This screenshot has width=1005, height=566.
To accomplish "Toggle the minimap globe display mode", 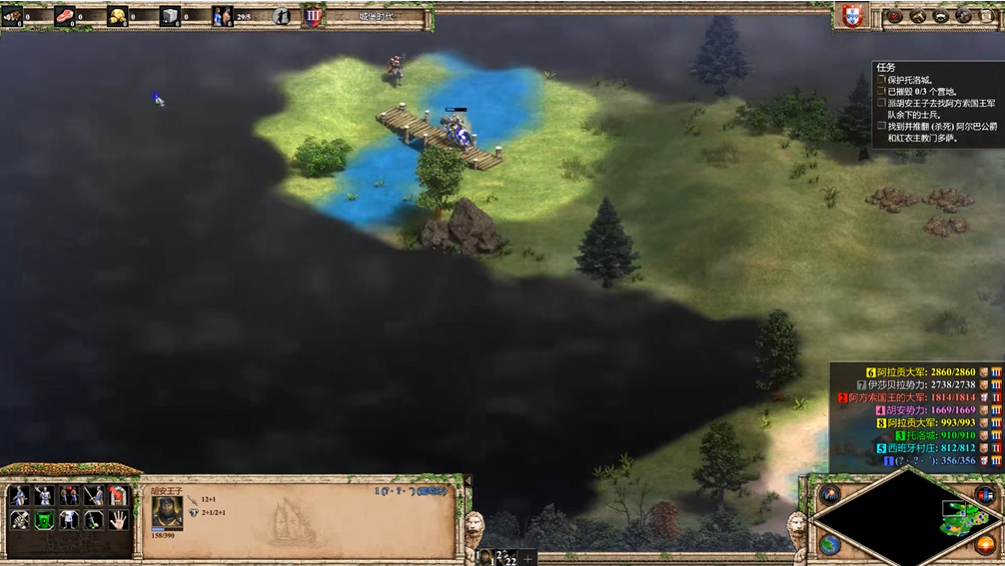I will point(830,545).
